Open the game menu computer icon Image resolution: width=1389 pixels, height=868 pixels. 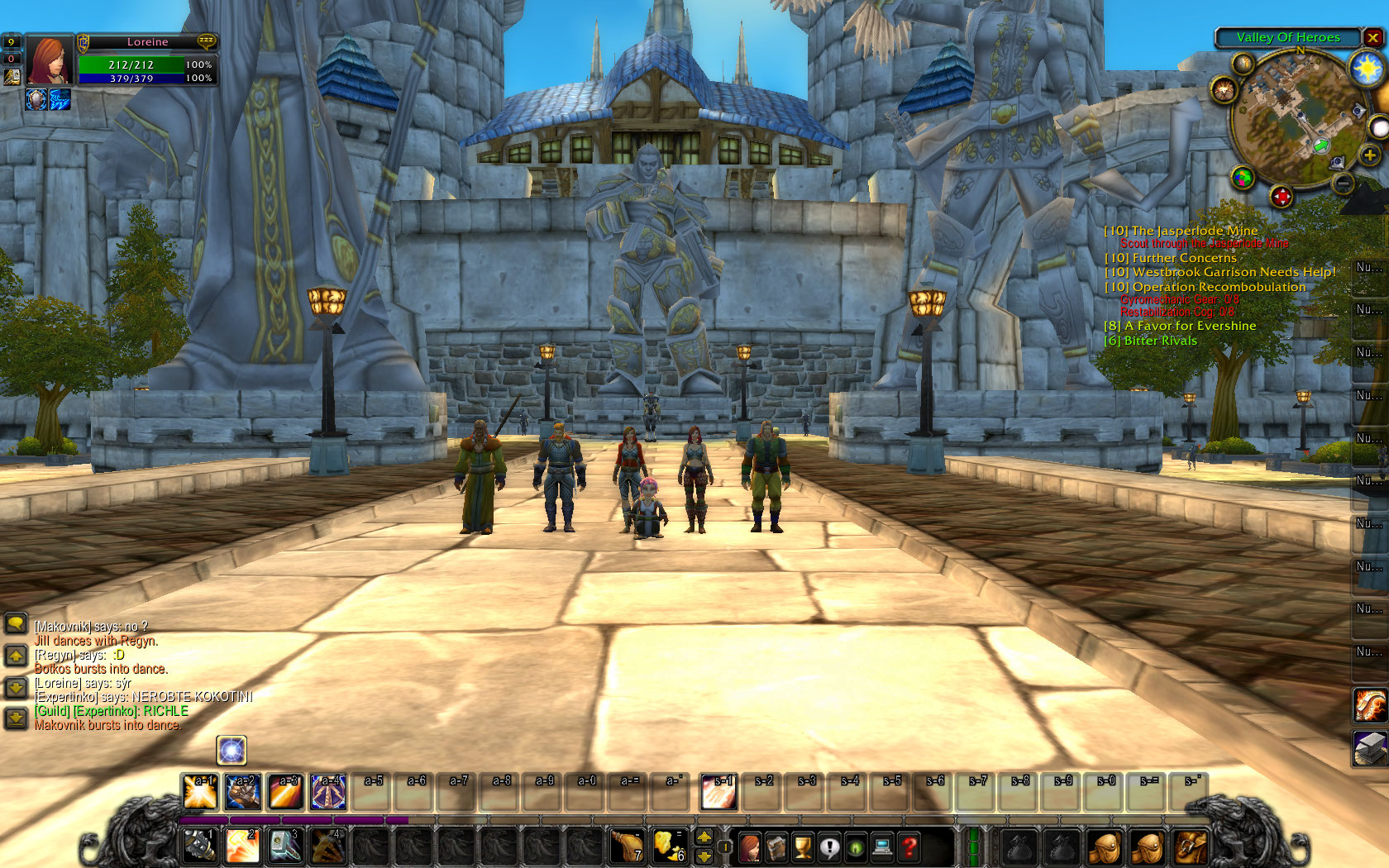point(883,846)
